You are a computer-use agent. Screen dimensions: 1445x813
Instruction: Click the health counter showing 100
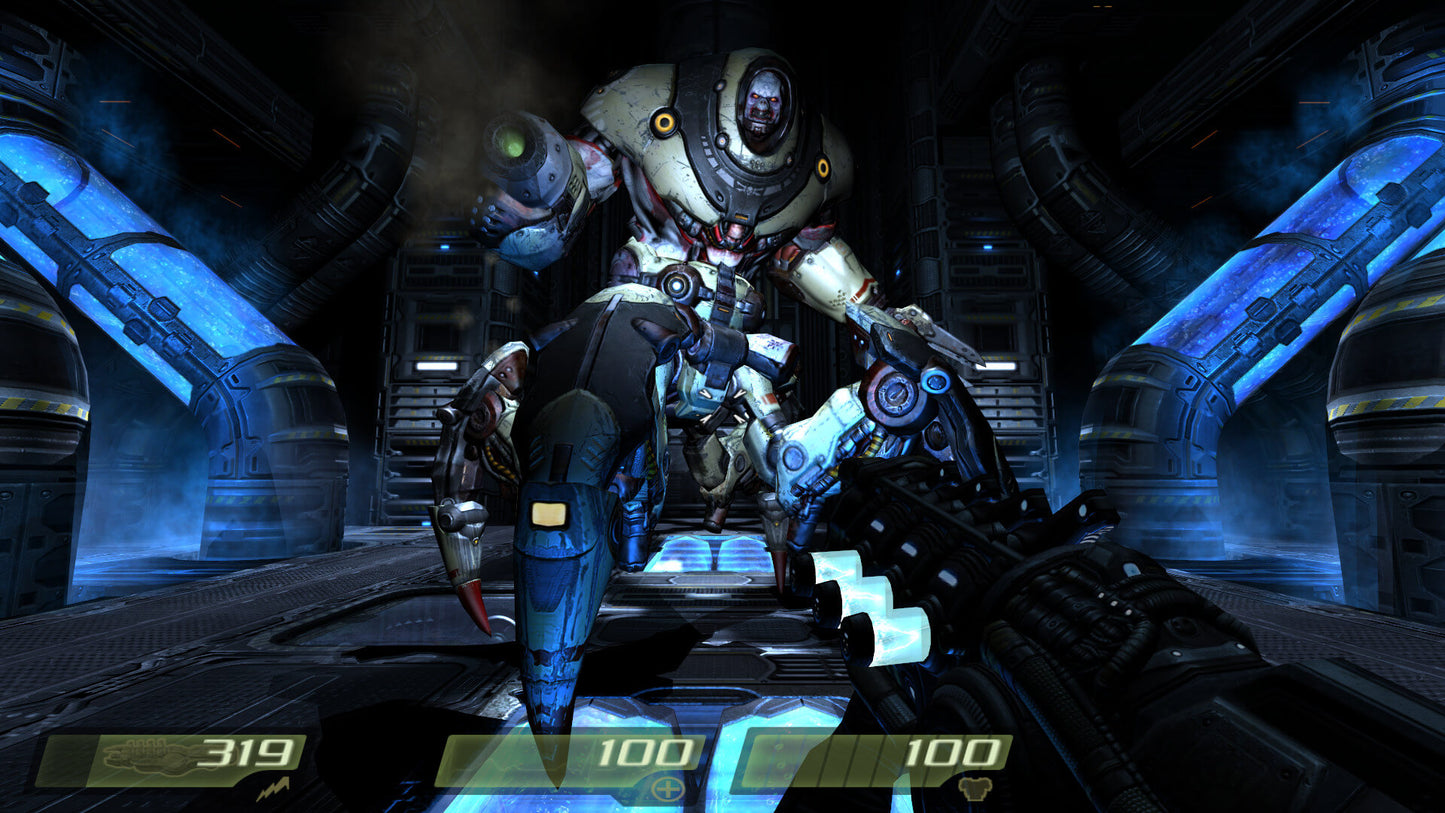coord(646,751)
